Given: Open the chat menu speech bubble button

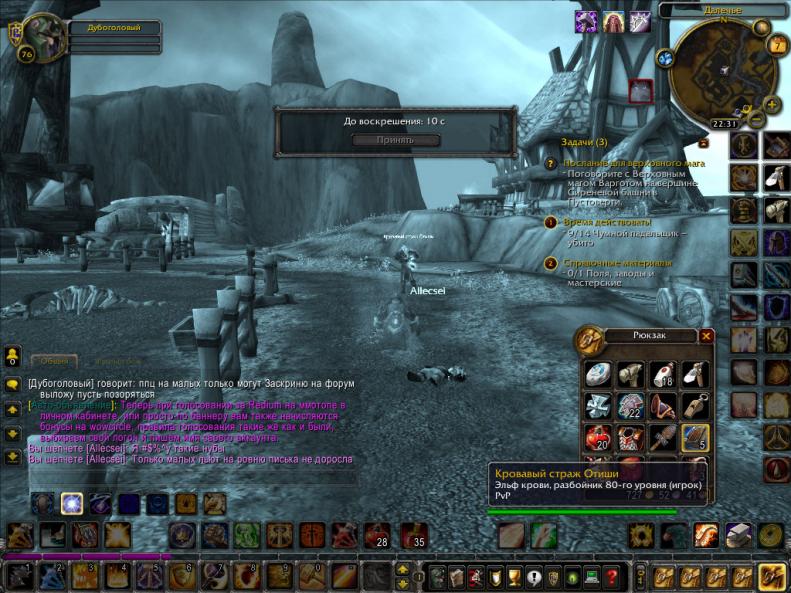Looking at the screenshot, I should 13,383.
